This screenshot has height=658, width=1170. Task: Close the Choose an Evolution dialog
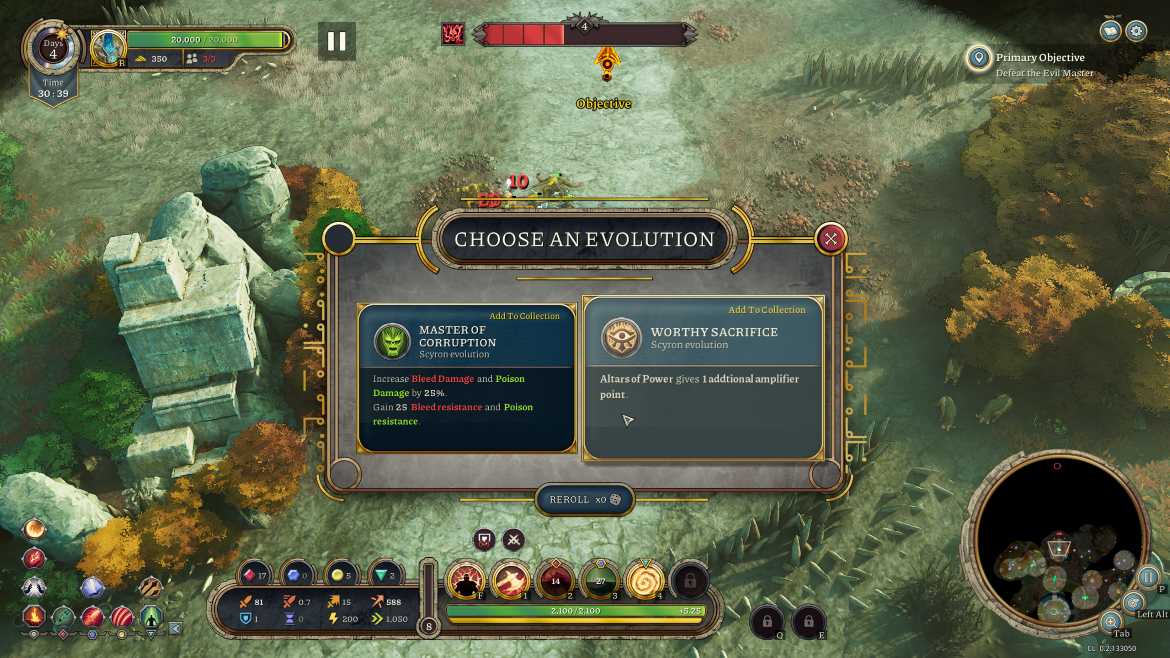(x=831, y=238)
